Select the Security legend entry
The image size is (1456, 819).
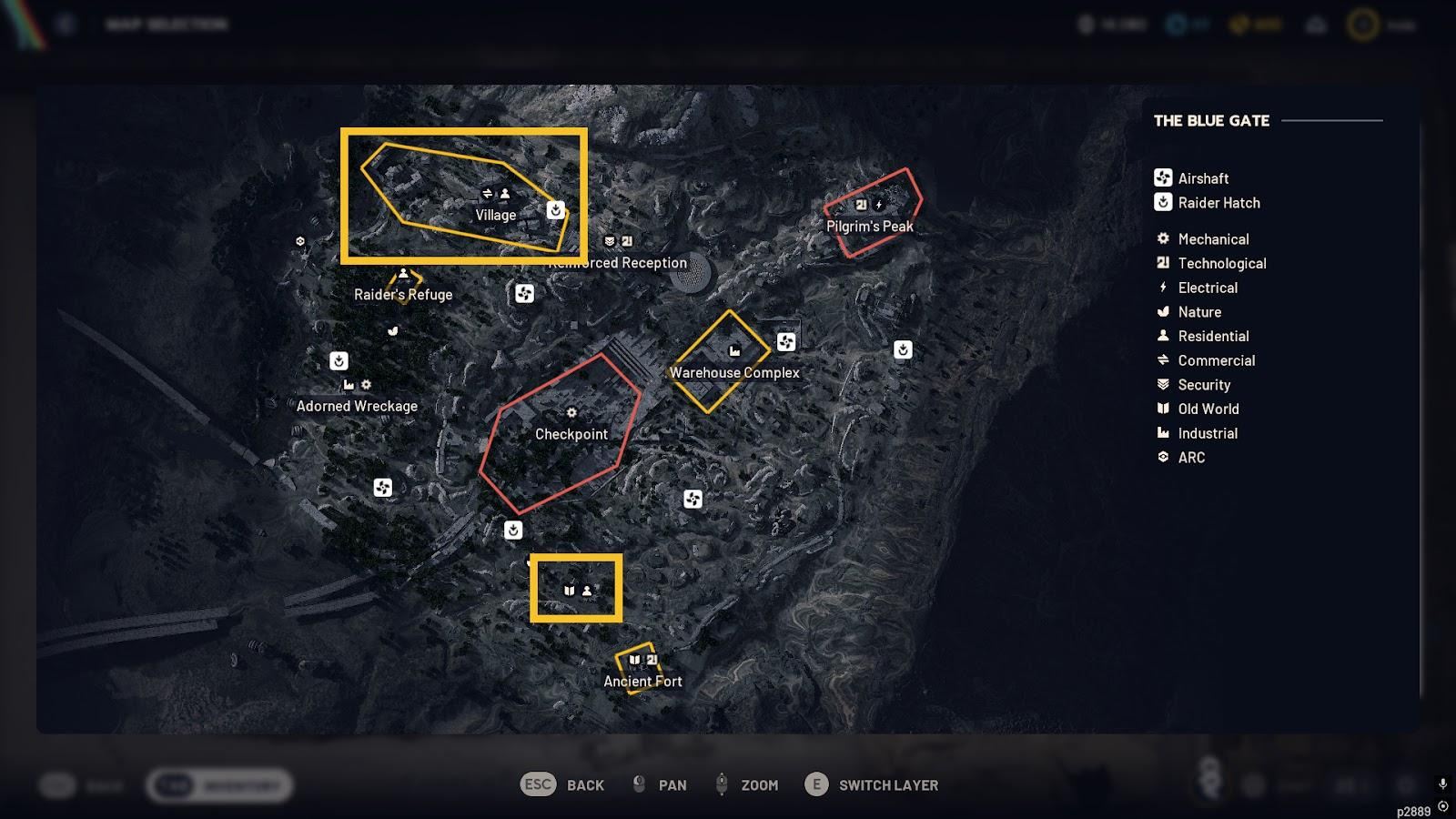coord(1203,385)
